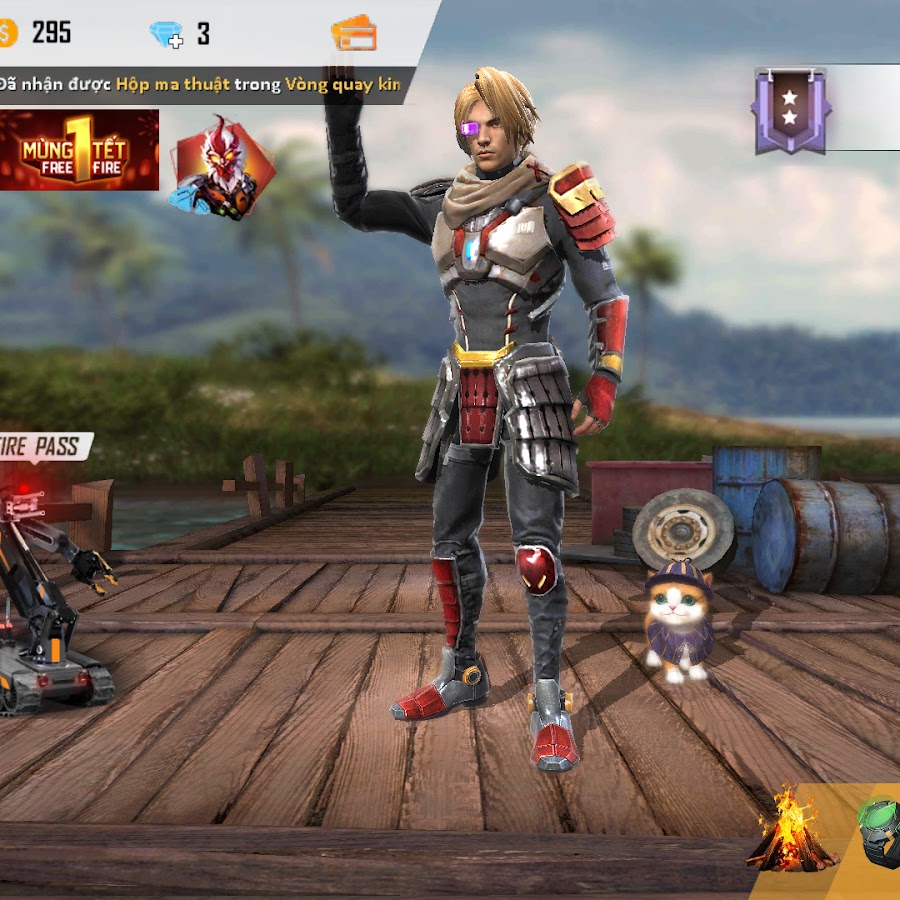Open the two-star rank badge

(x=789, y=110)
